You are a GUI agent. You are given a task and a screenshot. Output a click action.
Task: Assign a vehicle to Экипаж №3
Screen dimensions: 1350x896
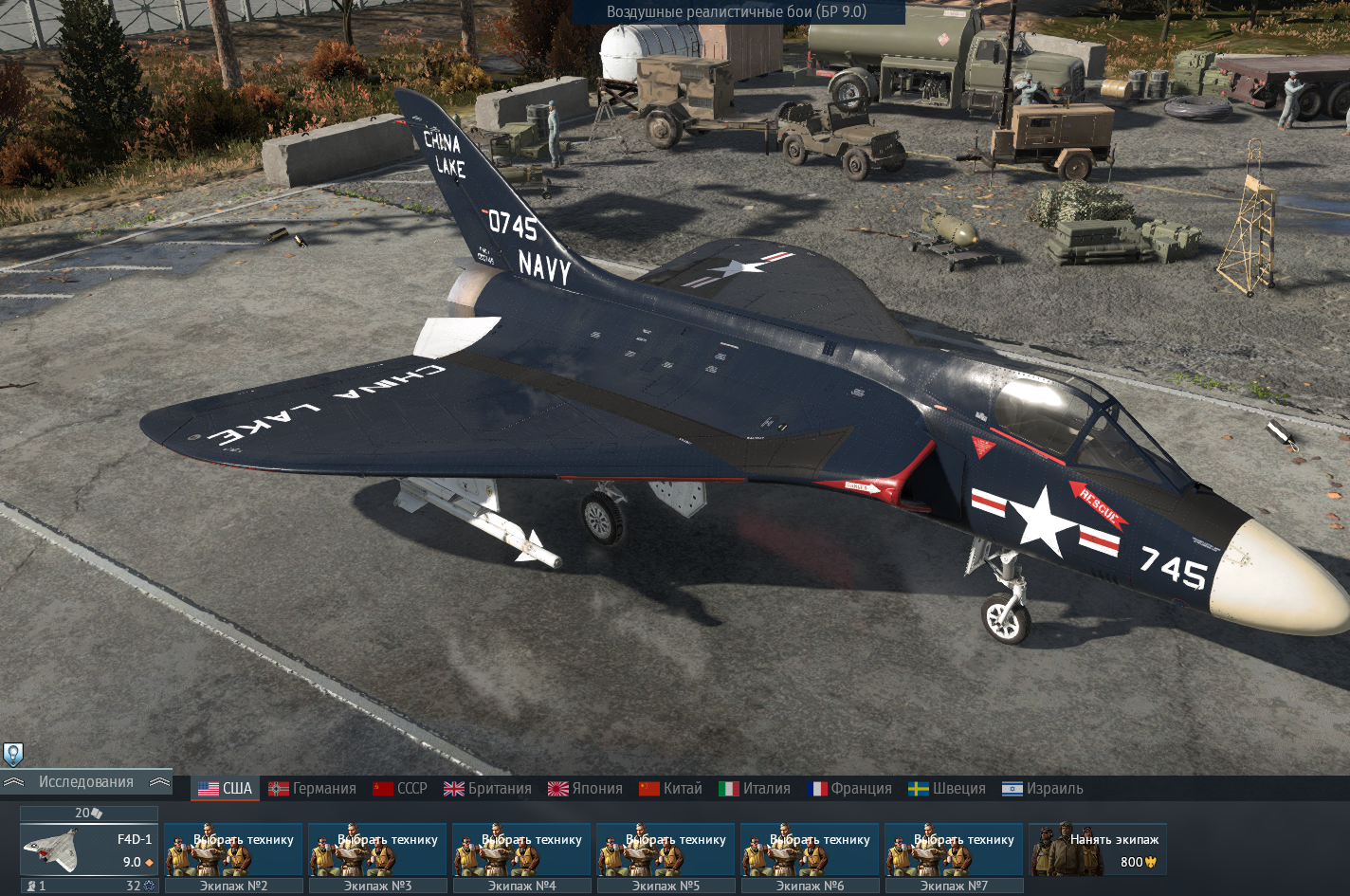pyautogui.click(x=377, y=850)
